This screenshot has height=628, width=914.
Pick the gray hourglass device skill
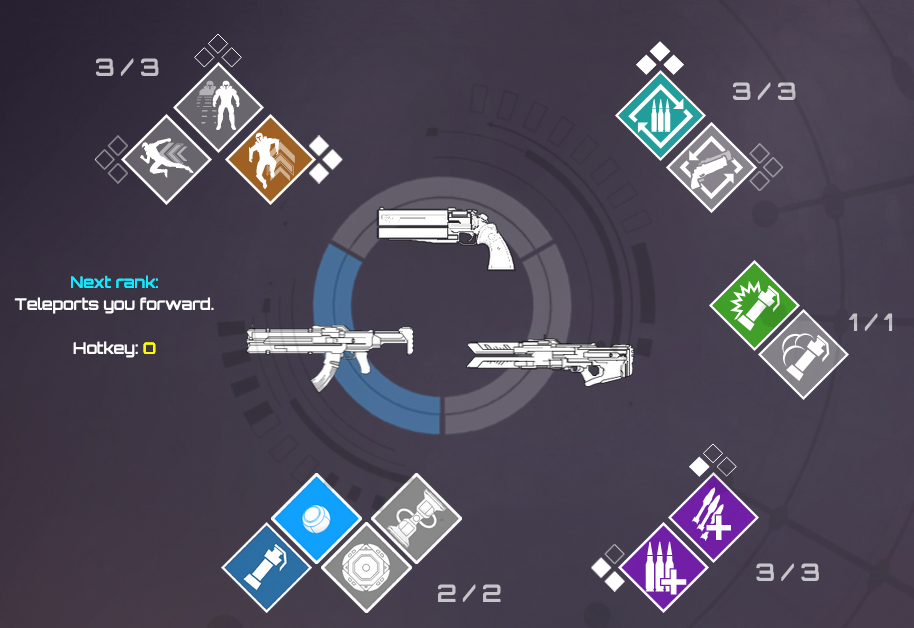click(x=416, y=518)
